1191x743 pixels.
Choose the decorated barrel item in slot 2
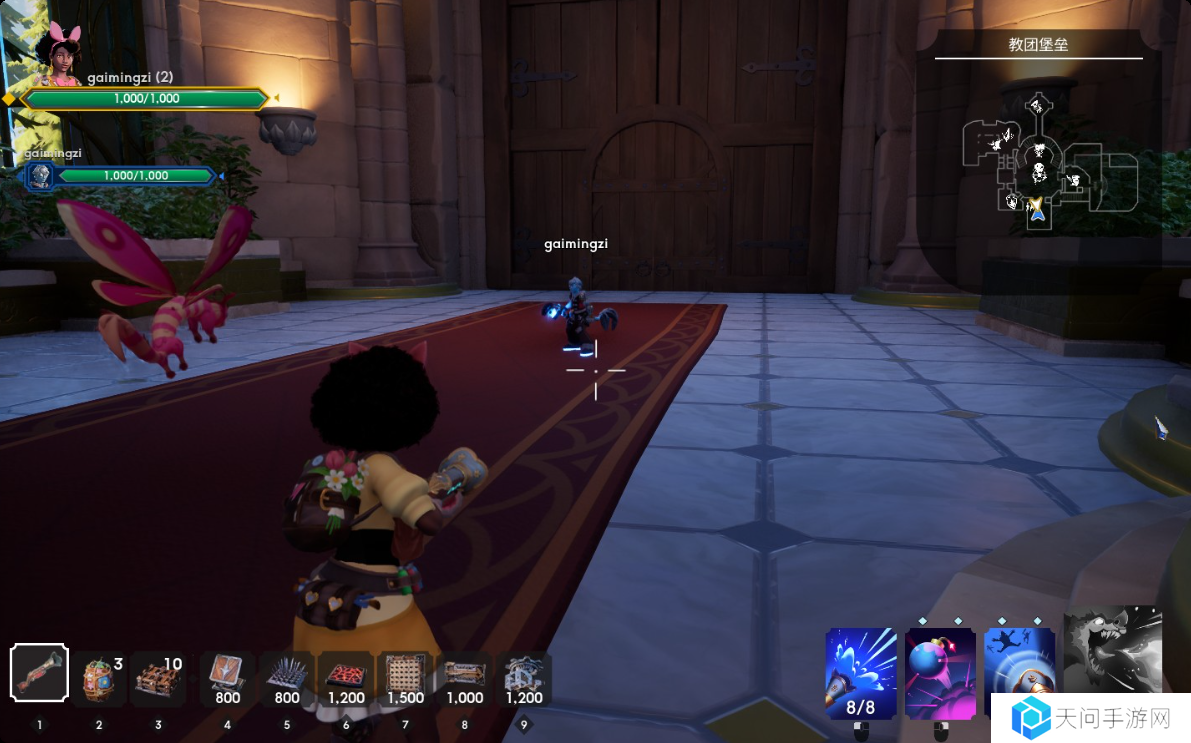pos(98,678)
